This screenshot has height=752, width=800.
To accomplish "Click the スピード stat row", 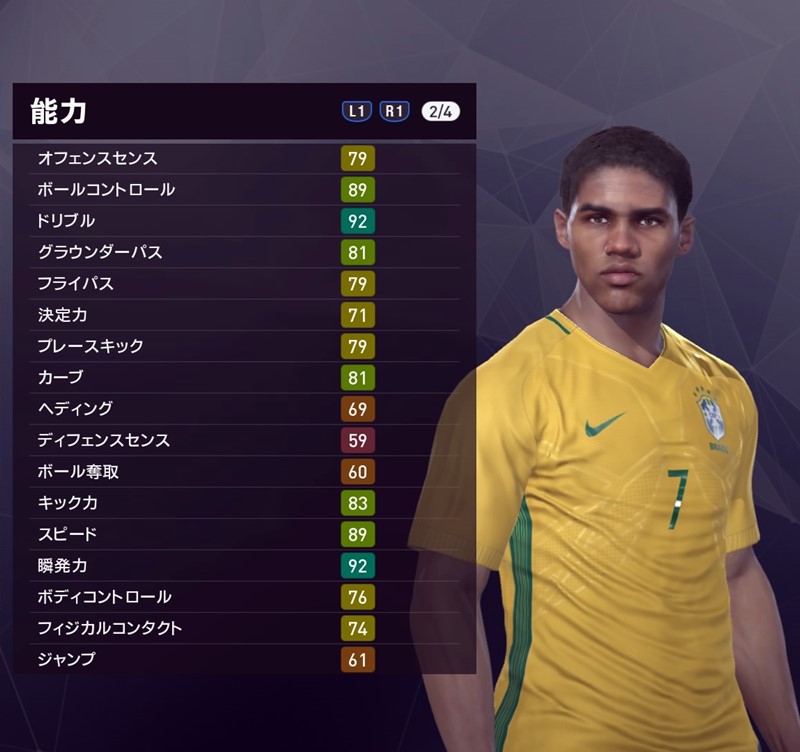I will tap(240, 534).
